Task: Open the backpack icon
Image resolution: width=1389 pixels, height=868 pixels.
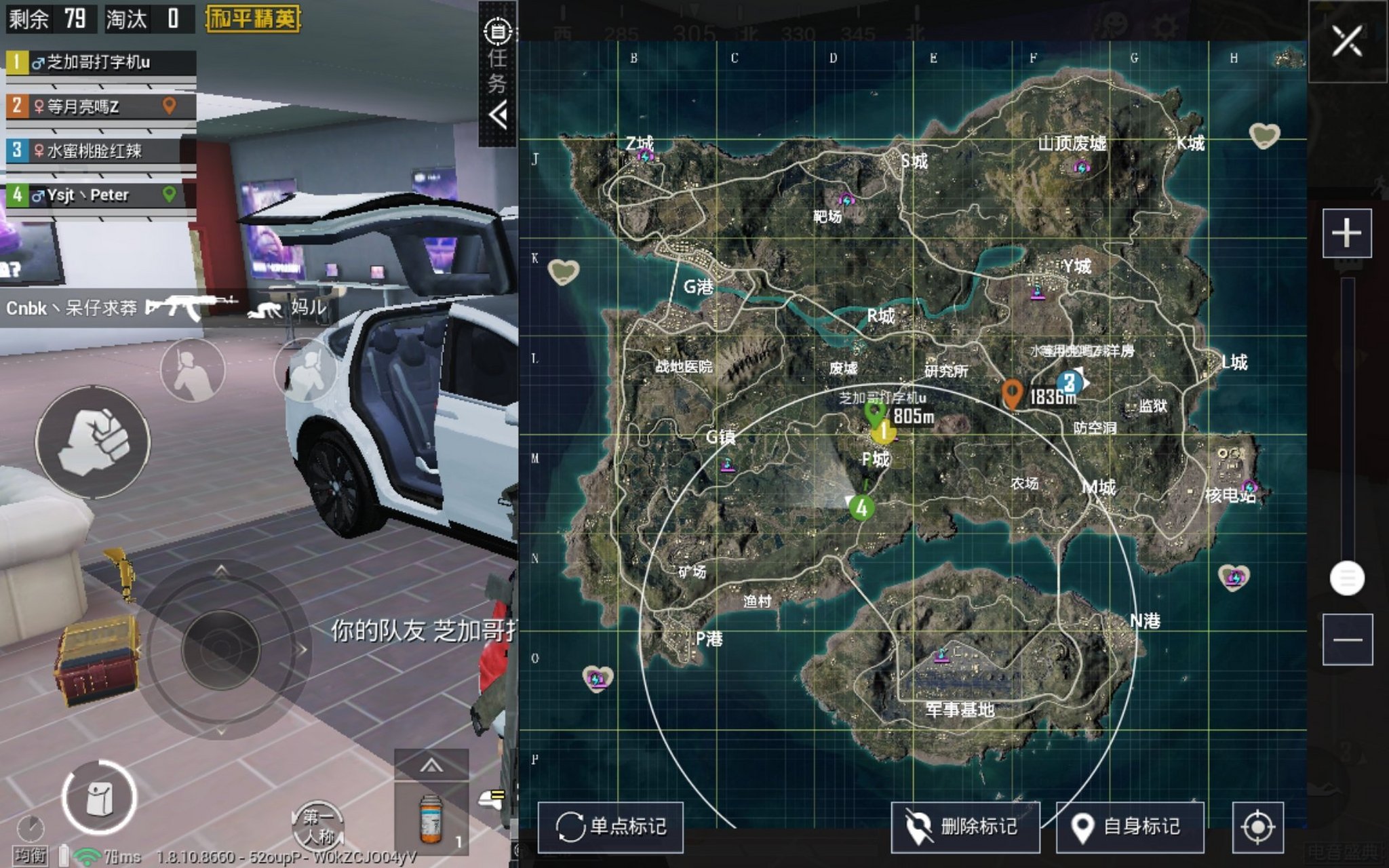Action: (x=99, y=798)
